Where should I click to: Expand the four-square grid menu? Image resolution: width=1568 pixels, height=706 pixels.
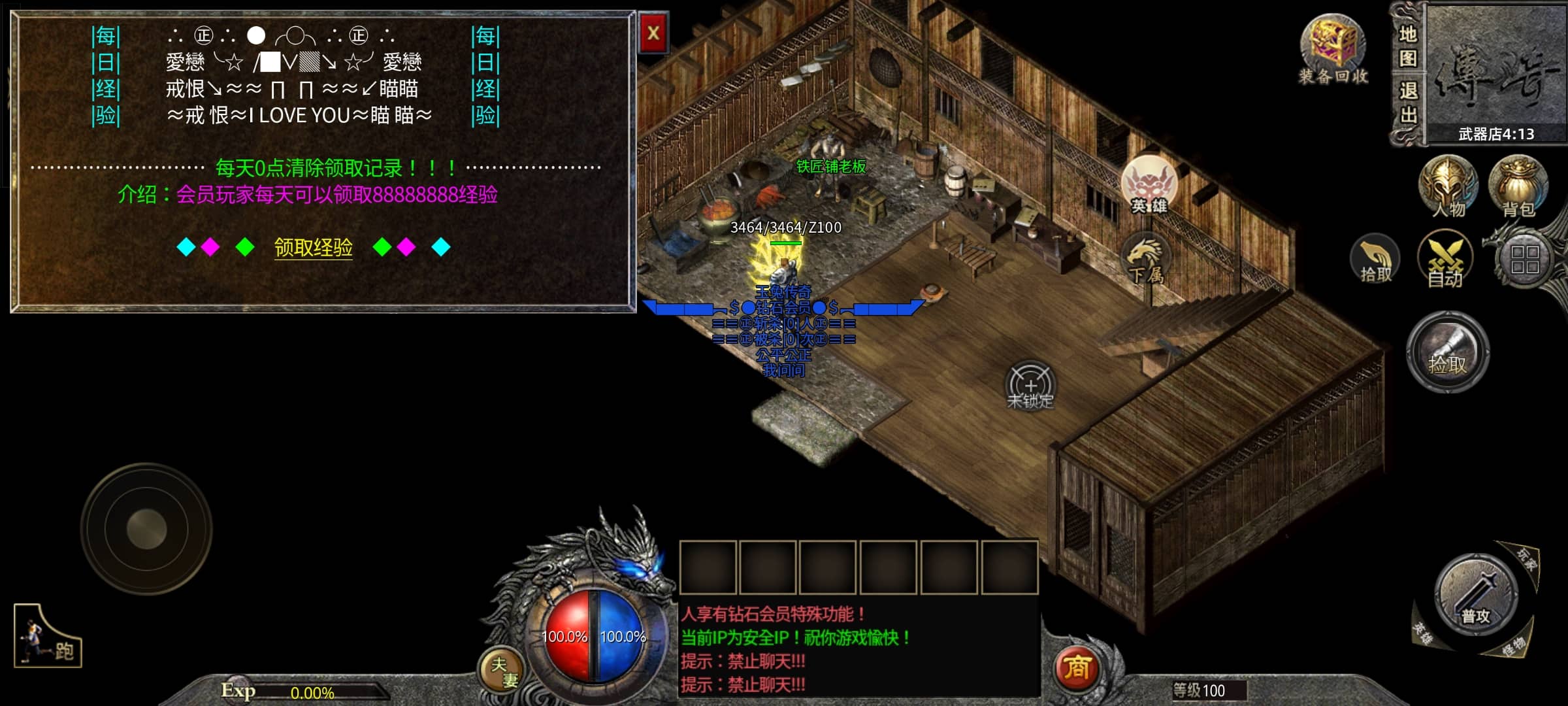click(x=1525, y=260)
